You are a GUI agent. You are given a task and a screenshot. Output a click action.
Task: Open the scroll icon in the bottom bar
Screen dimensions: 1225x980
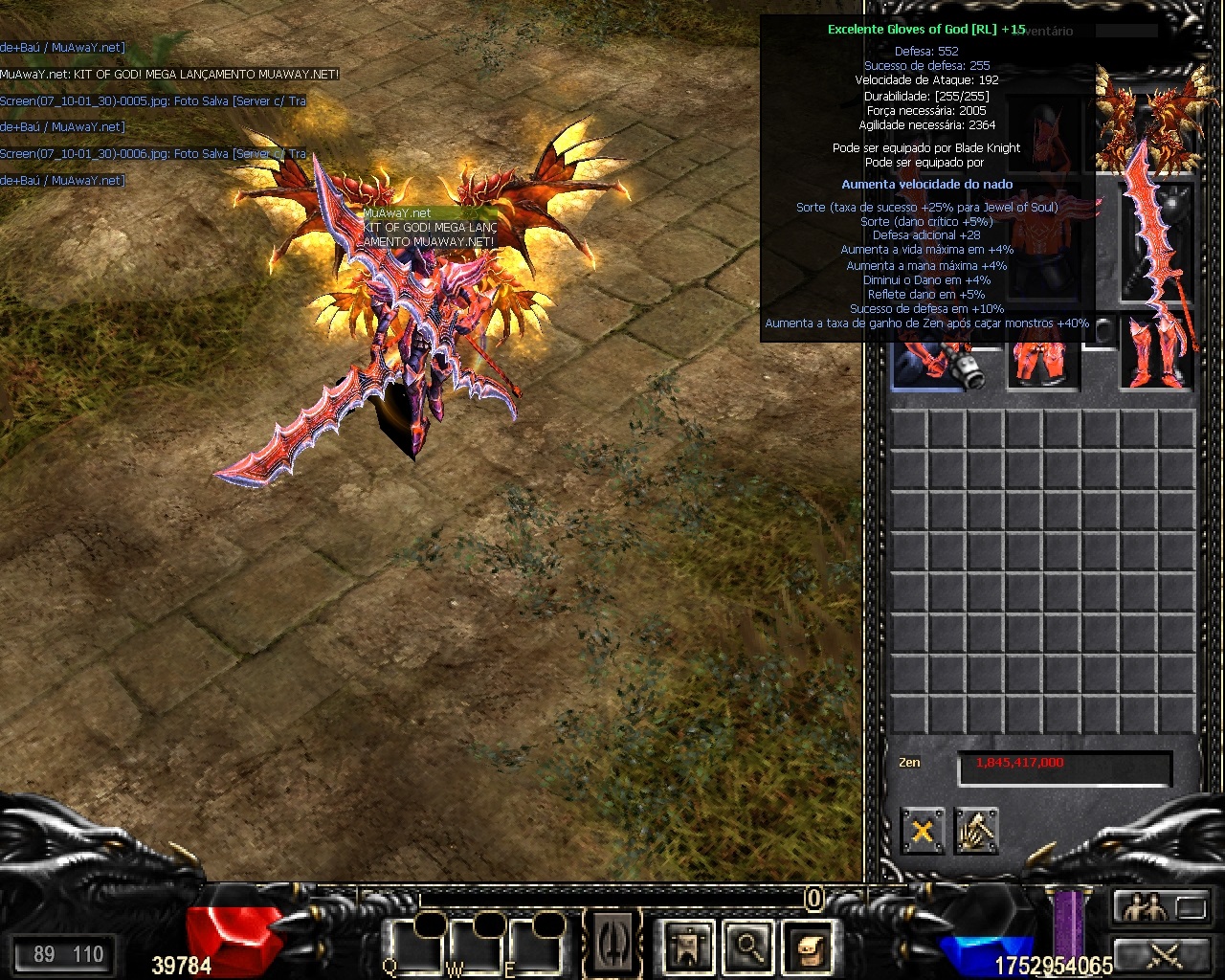806,947
